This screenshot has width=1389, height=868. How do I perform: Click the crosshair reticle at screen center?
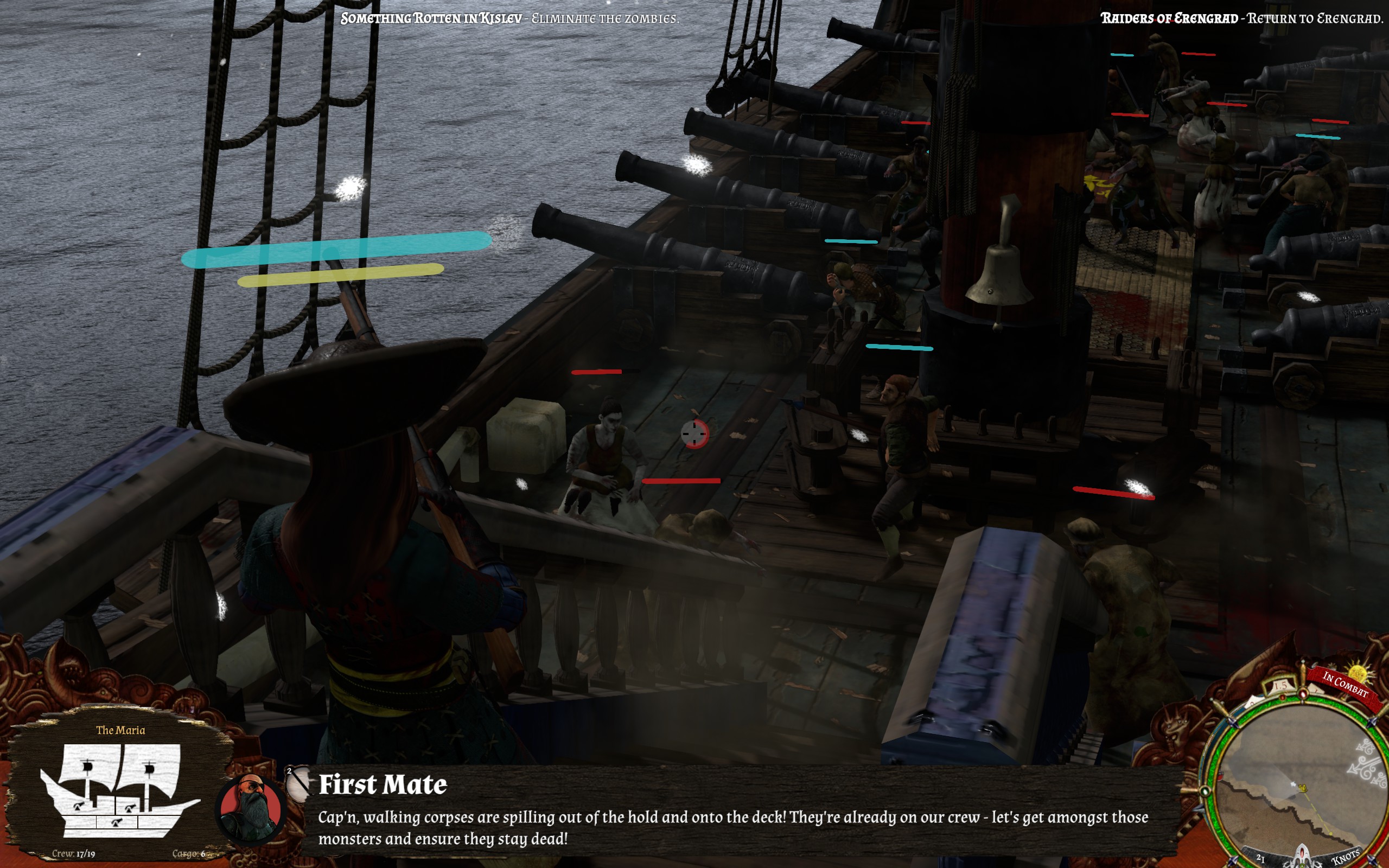(x=695, y=435)
